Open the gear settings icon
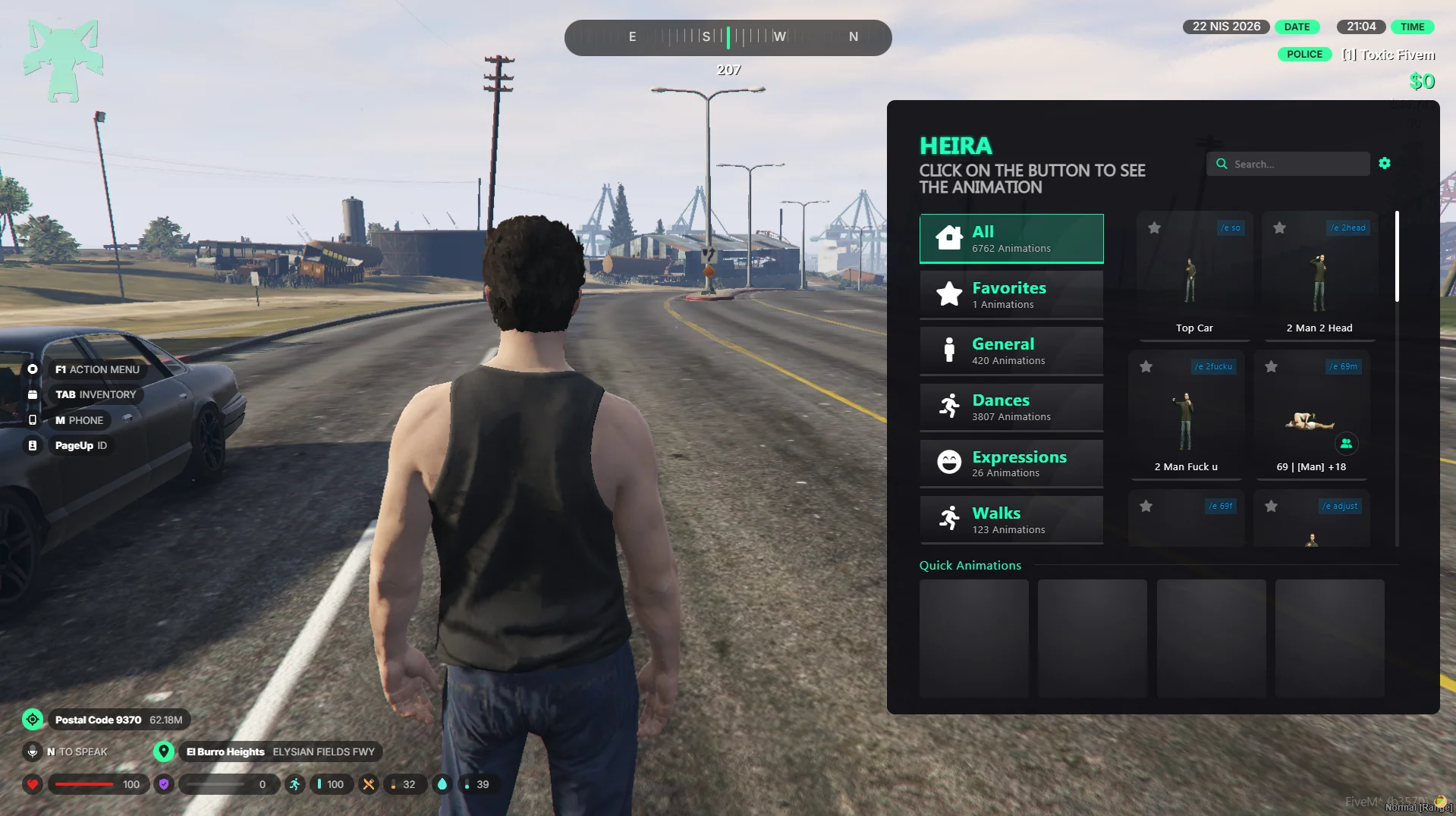This screenshot has height=816, width=1456. pyautogui.click(x=1385, y=163)
